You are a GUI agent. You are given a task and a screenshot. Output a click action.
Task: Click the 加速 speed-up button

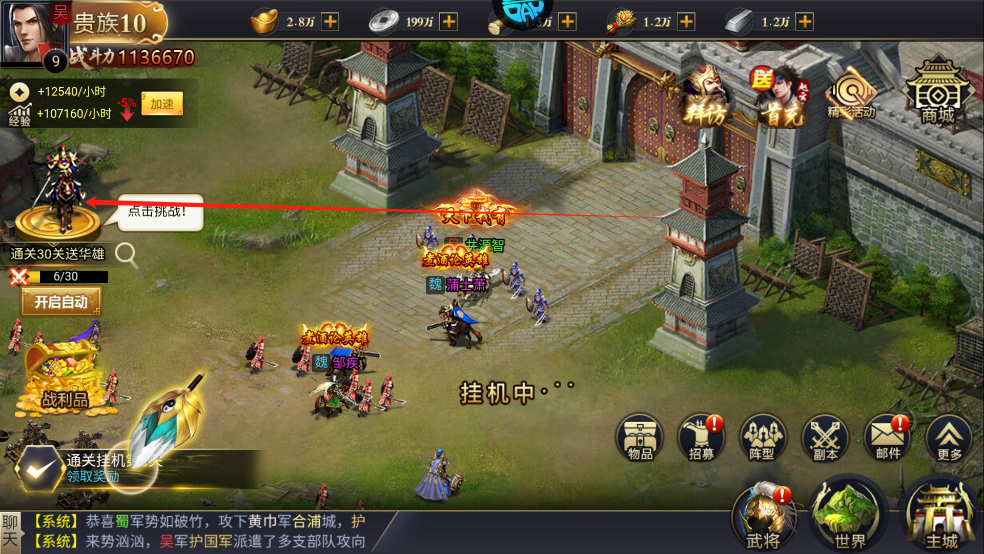[x=161, y=104]
